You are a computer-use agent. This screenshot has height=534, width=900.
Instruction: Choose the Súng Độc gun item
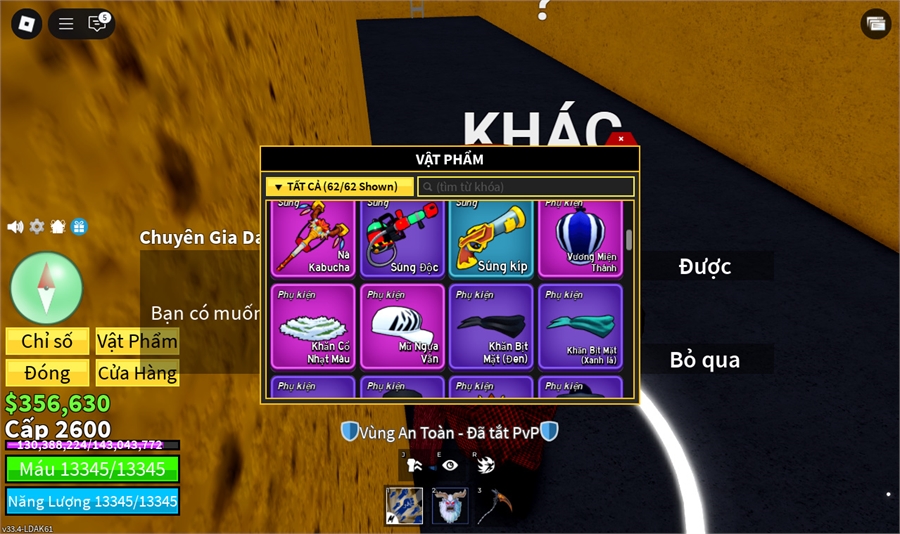402,238
